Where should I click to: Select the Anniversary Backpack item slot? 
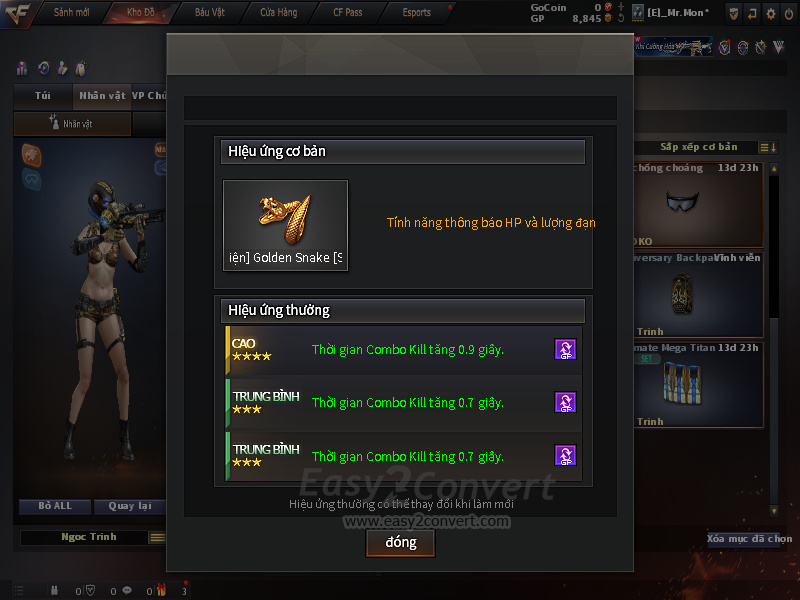693,294
